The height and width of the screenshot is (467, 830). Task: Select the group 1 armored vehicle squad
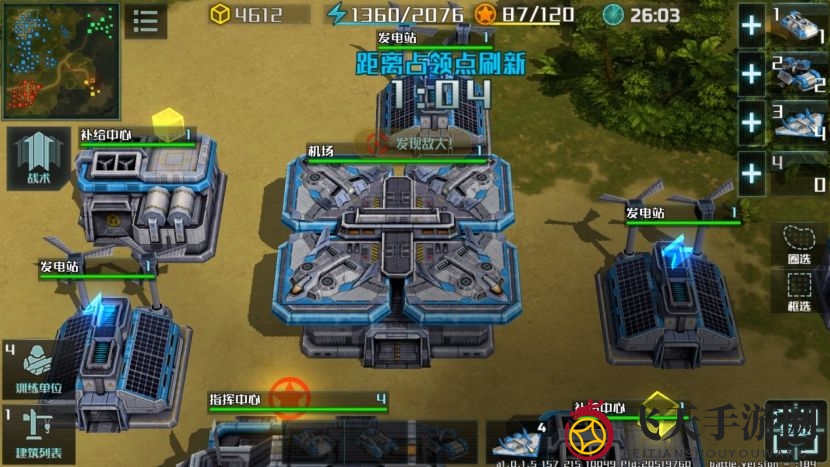[798, 25]
